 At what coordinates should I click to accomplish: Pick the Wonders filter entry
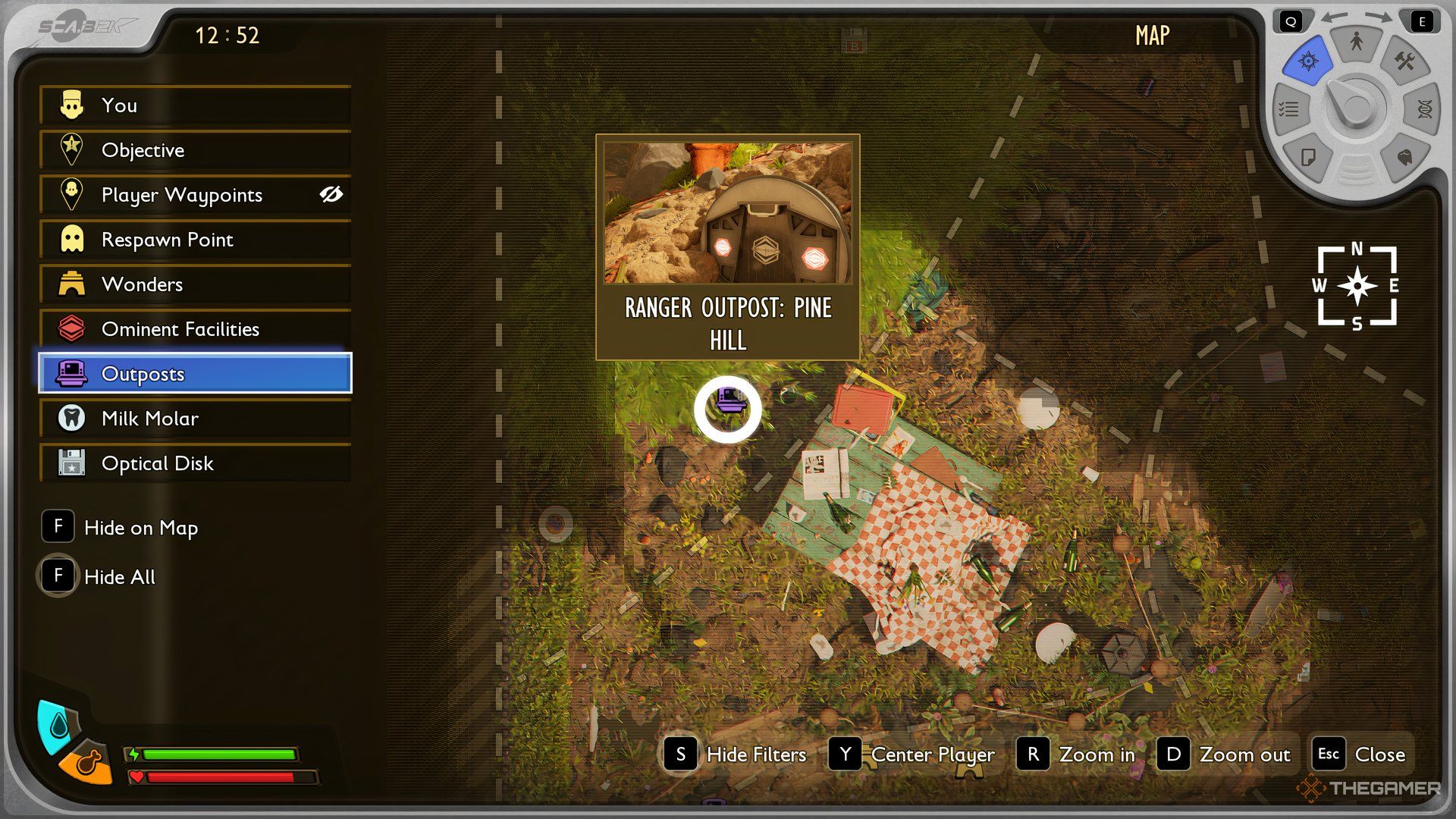195,284
